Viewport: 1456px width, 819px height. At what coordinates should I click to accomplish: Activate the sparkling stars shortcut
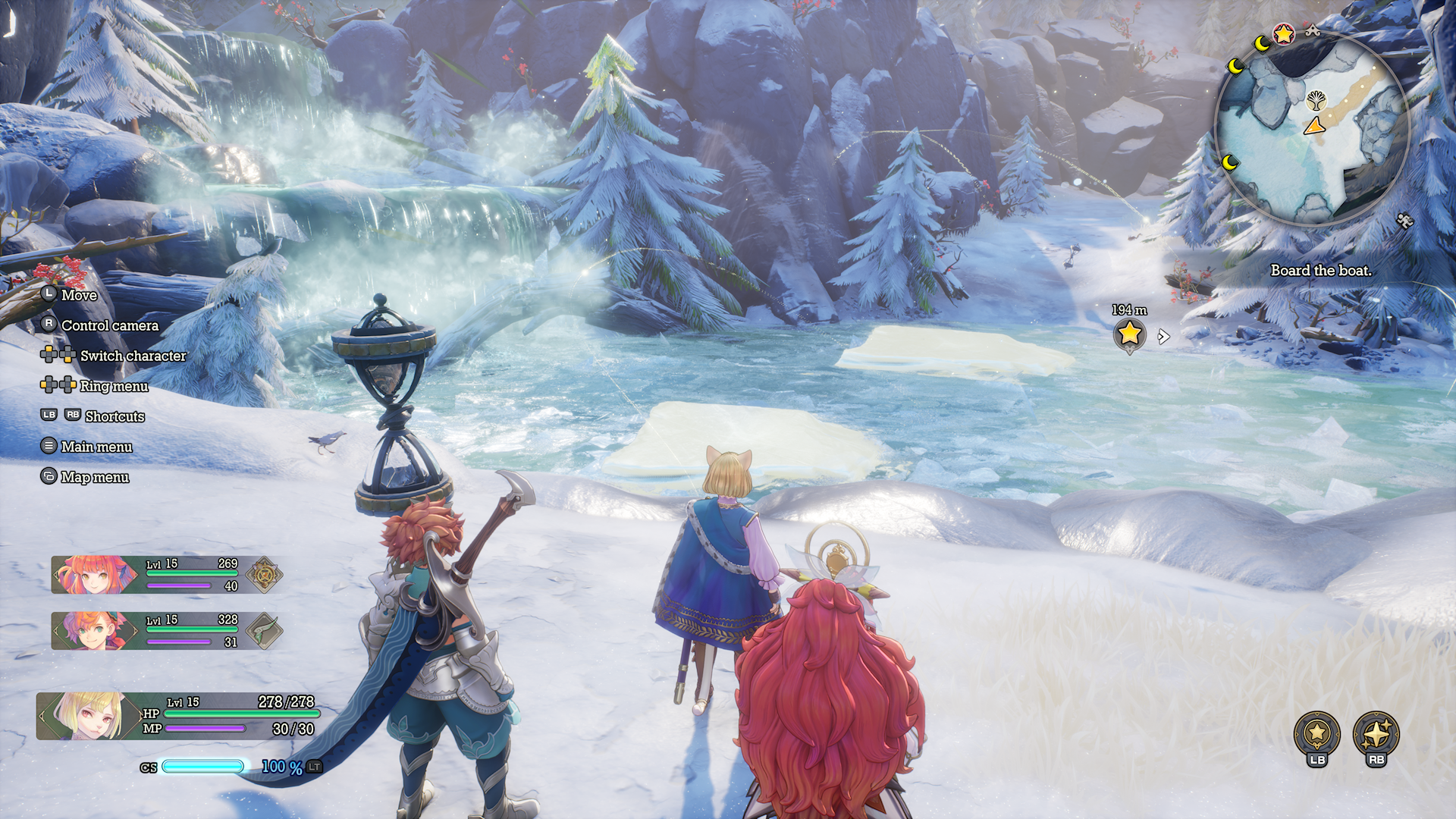[x=1376, y=733]
